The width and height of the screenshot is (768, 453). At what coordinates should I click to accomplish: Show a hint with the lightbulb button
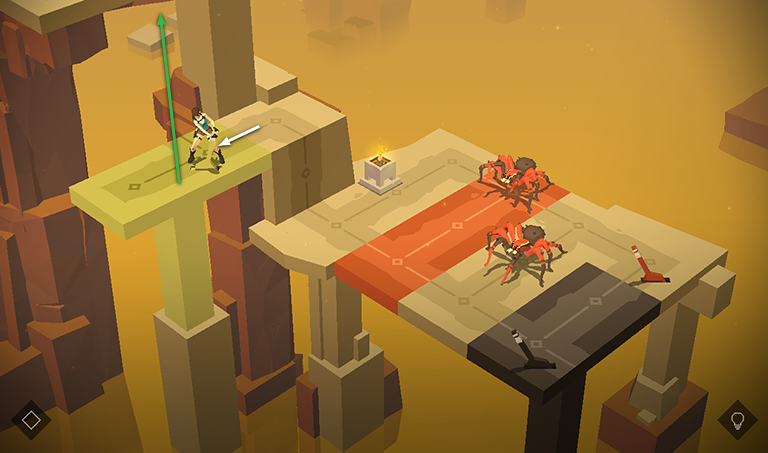tap(737, 420)
